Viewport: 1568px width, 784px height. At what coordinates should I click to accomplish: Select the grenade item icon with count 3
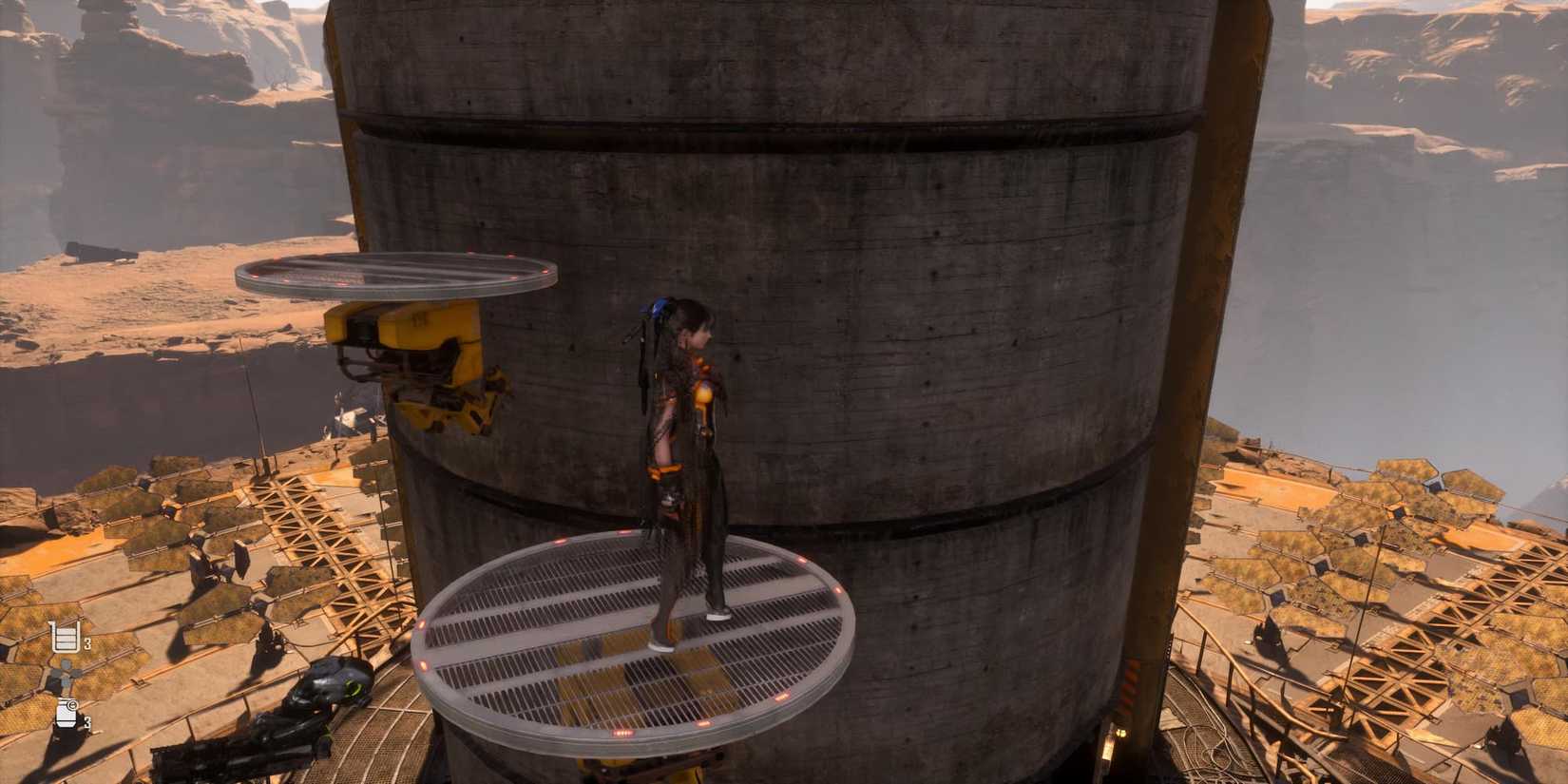click(66, 715)
